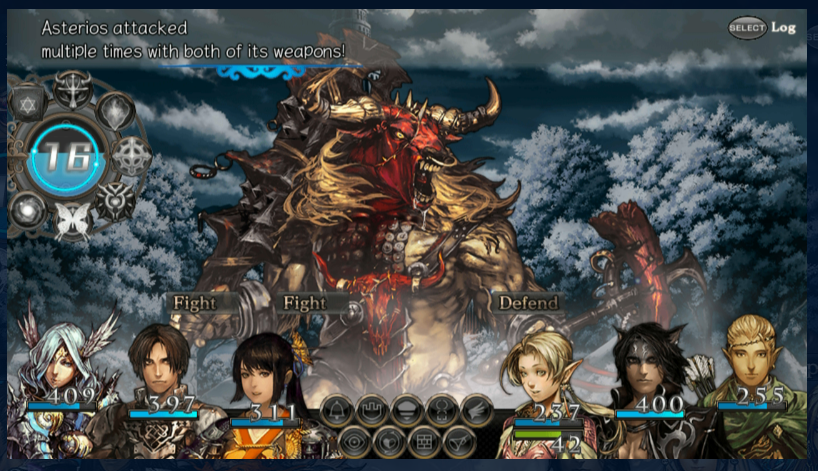Activate the horned helmet sword icon
The width and height of the screenshot is (818, 471).
tap(72, 90)
